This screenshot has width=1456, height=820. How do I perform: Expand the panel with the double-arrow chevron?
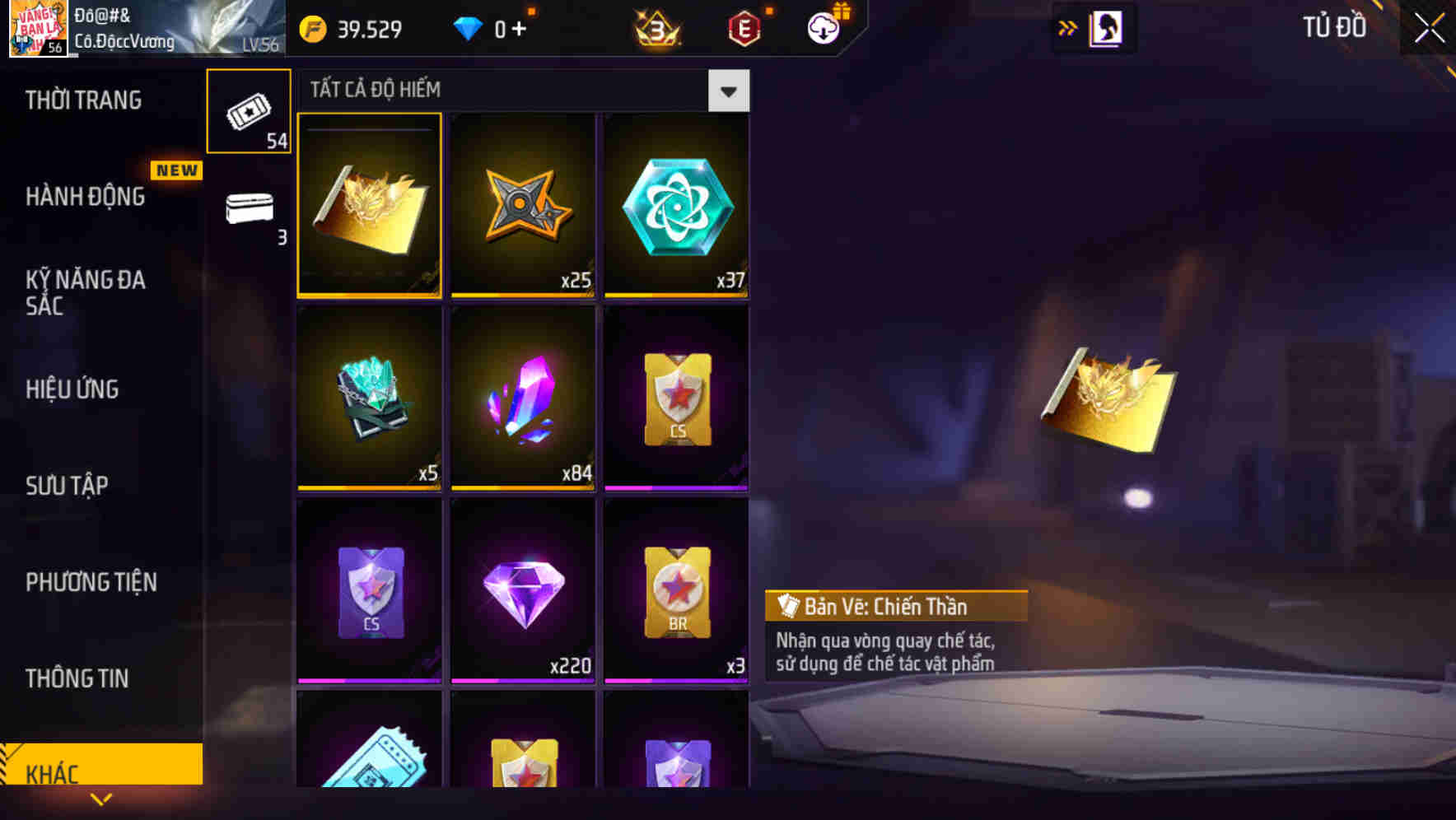(1066, 27)
